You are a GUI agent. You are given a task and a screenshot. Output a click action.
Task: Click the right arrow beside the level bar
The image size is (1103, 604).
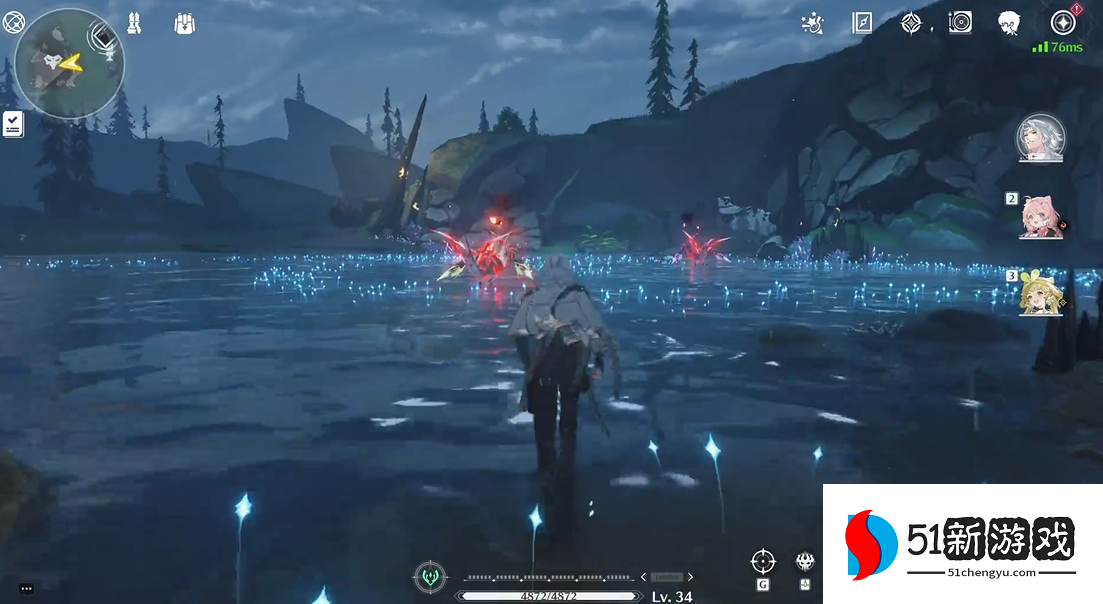(690, 577)
